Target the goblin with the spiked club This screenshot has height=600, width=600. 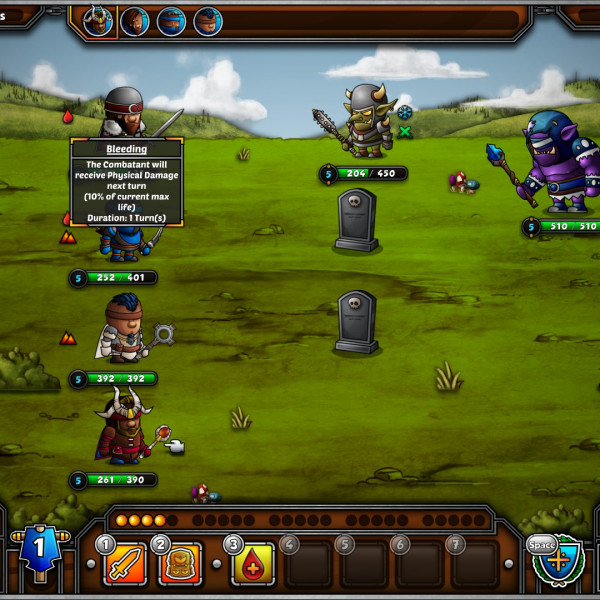pyautogui.click(x=365, y=121)
